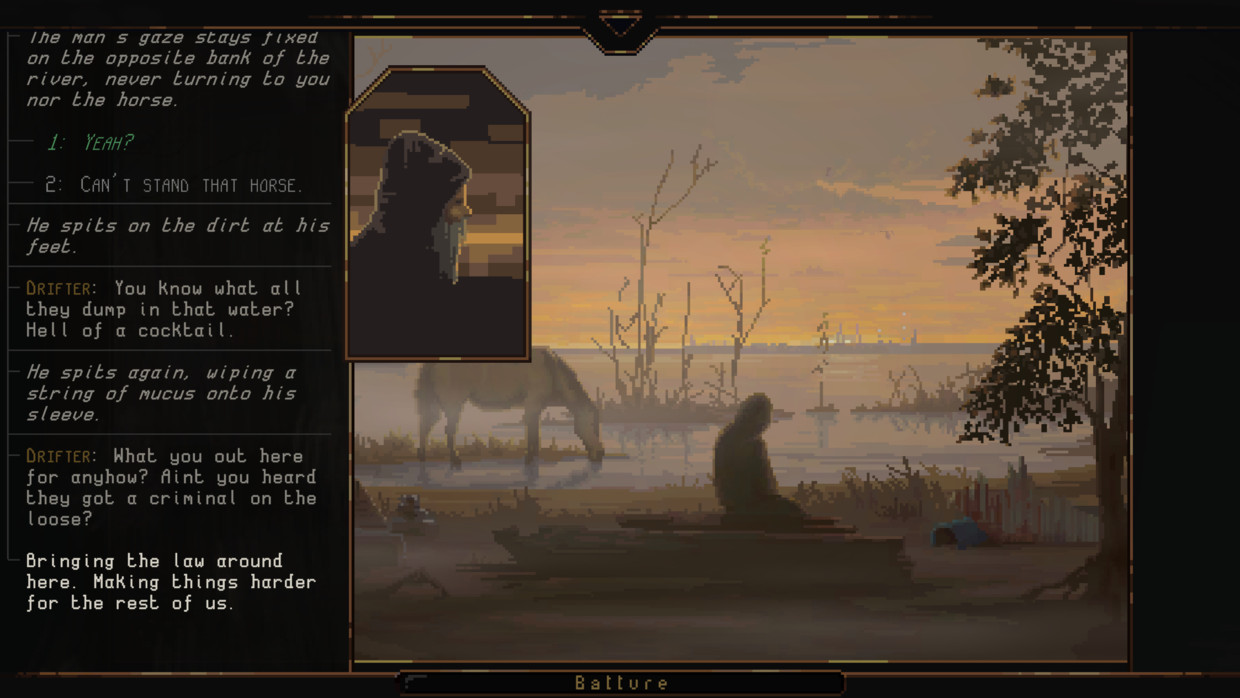Select "Can't stand that horse" reply
The width and height of the screenshot is (1240, 698).
(x=173, y=185)
